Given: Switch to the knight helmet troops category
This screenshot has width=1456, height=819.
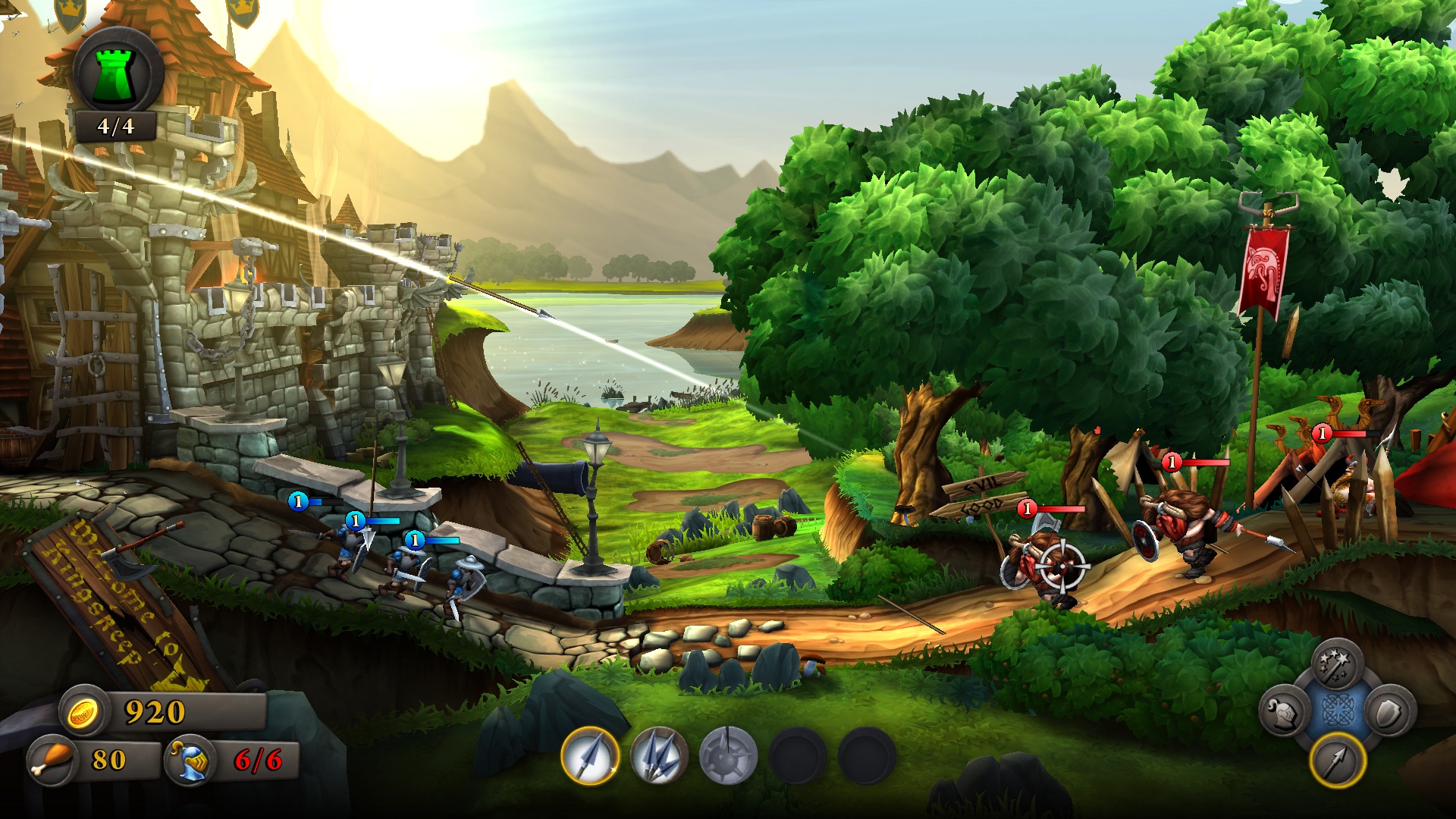Looking at the screenshot, I should (x=1283, y=713).
